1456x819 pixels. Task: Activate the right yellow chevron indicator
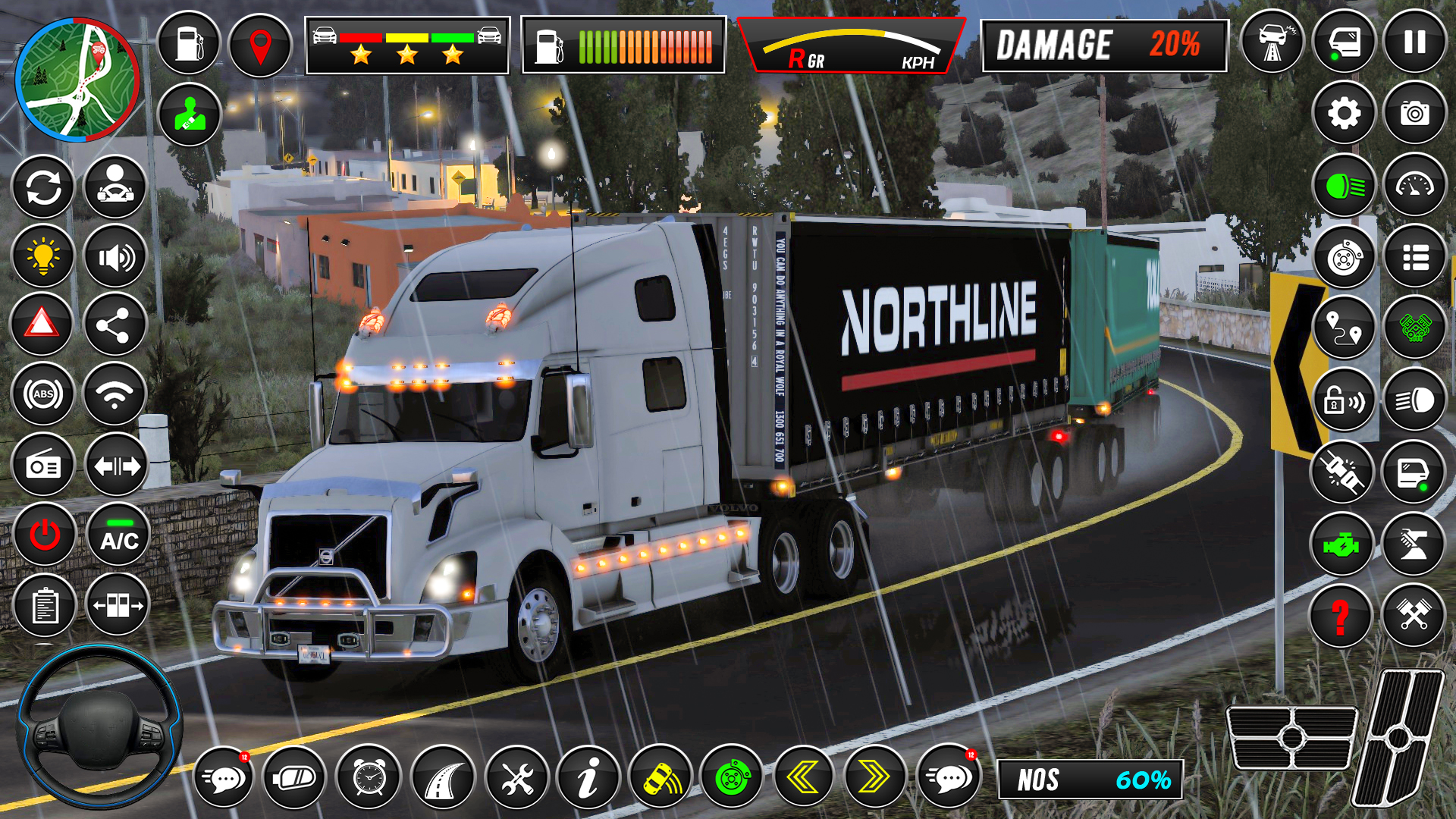[x=874, y=777]
